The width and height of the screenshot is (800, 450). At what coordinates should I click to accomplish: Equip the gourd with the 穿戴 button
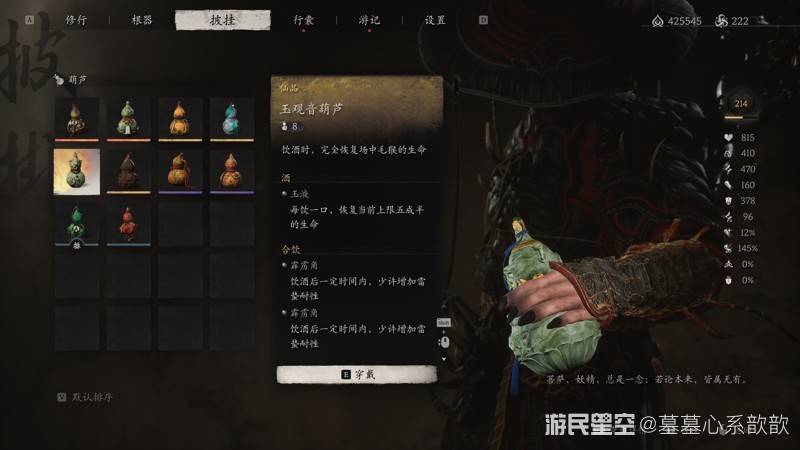click(356, 374)
